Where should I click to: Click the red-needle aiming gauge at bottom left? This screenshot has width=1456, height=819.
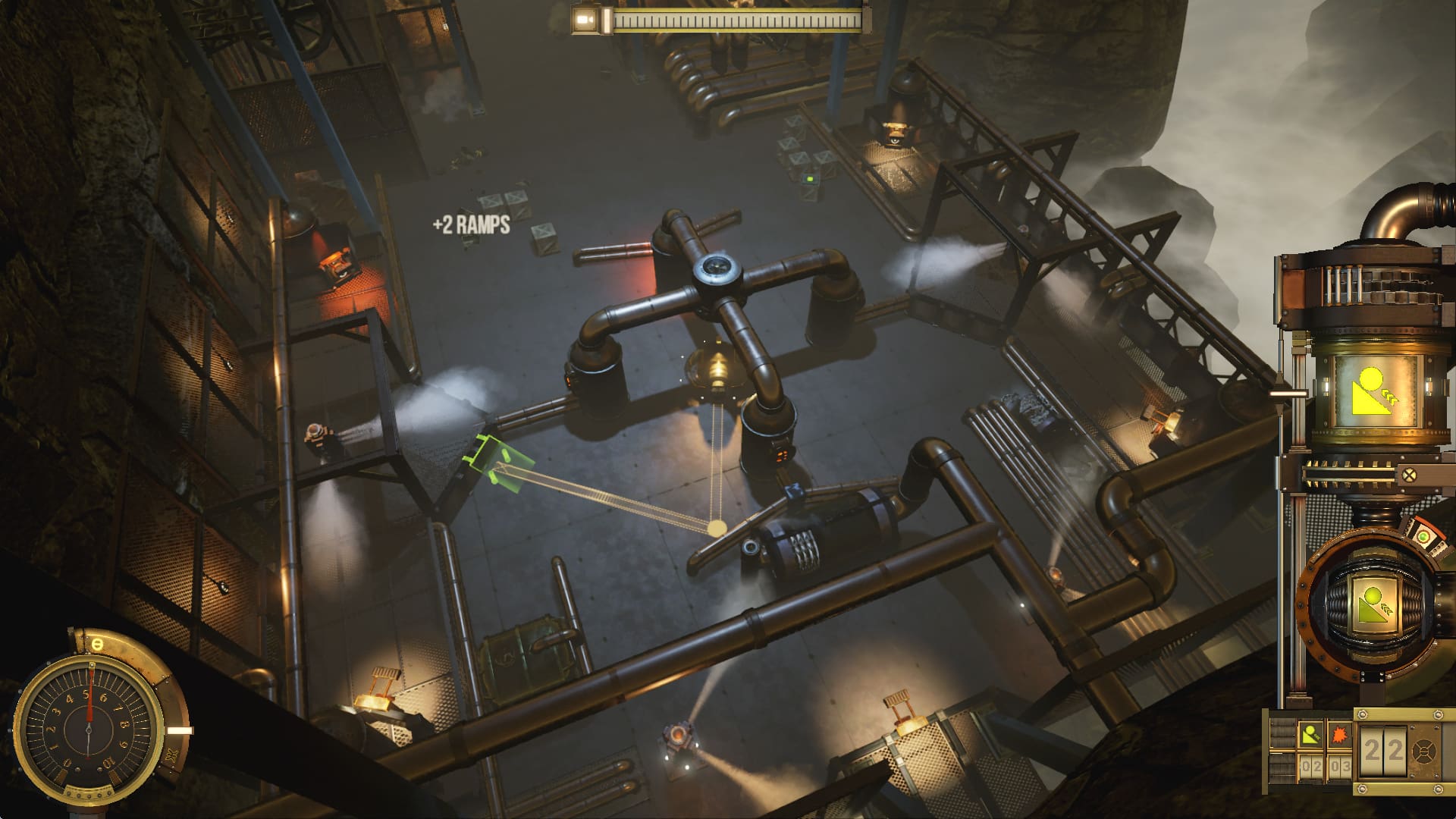tap(89, 730)
